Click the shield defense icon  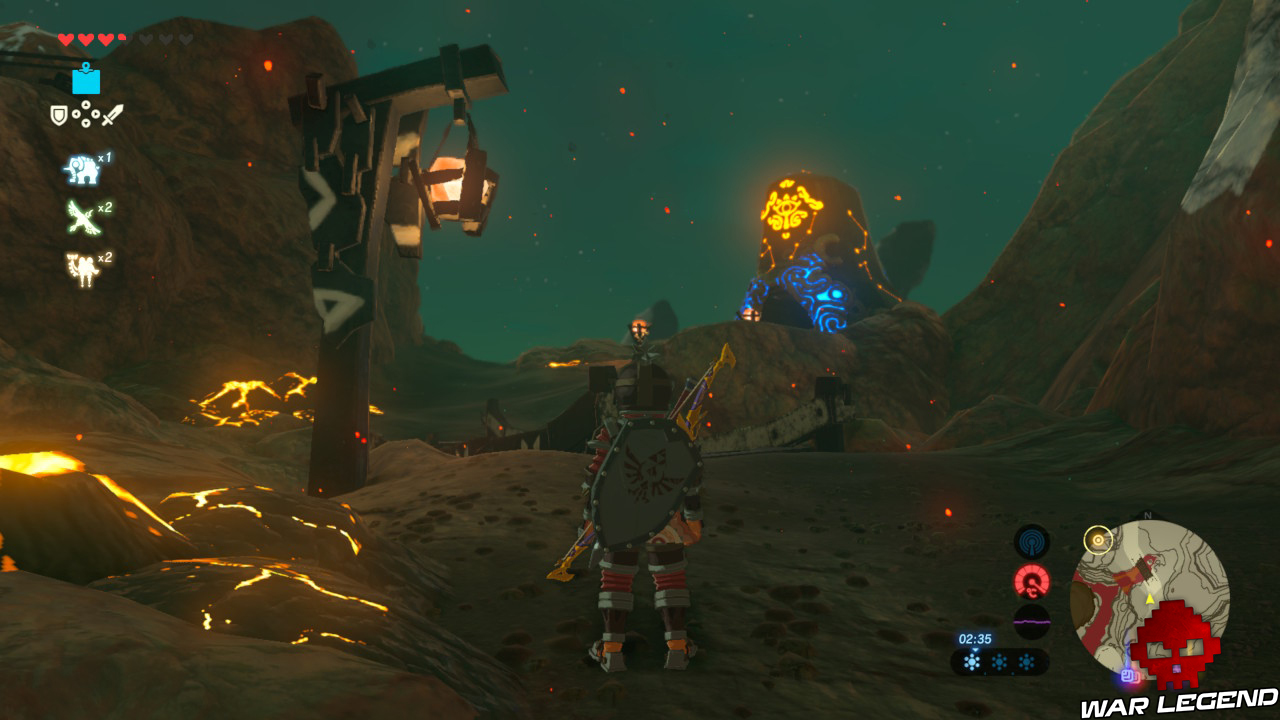pyautogui.click(x=58, y=115)
